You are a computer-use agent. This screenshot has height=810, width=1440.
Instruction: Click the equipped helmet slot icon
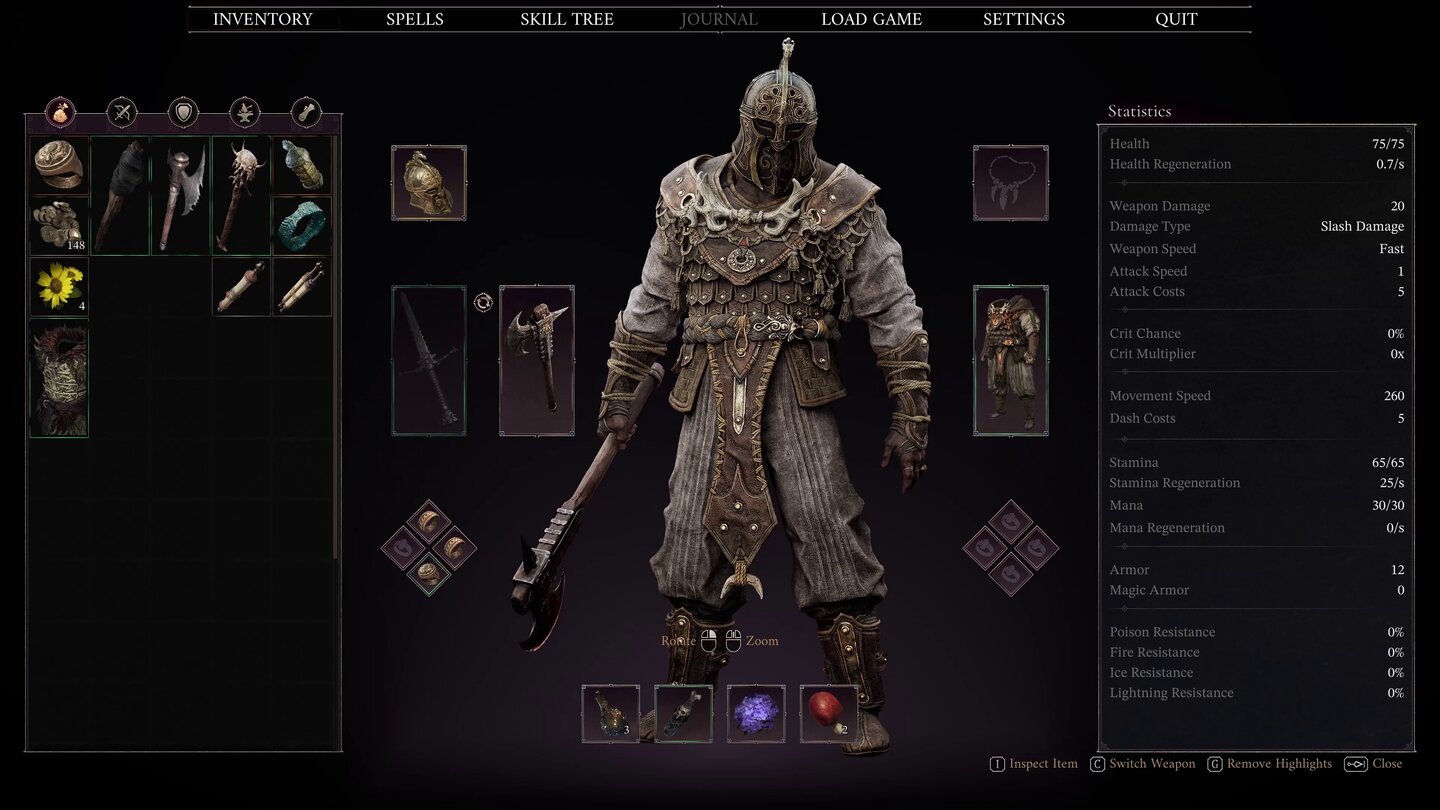(x=428, y=183)
